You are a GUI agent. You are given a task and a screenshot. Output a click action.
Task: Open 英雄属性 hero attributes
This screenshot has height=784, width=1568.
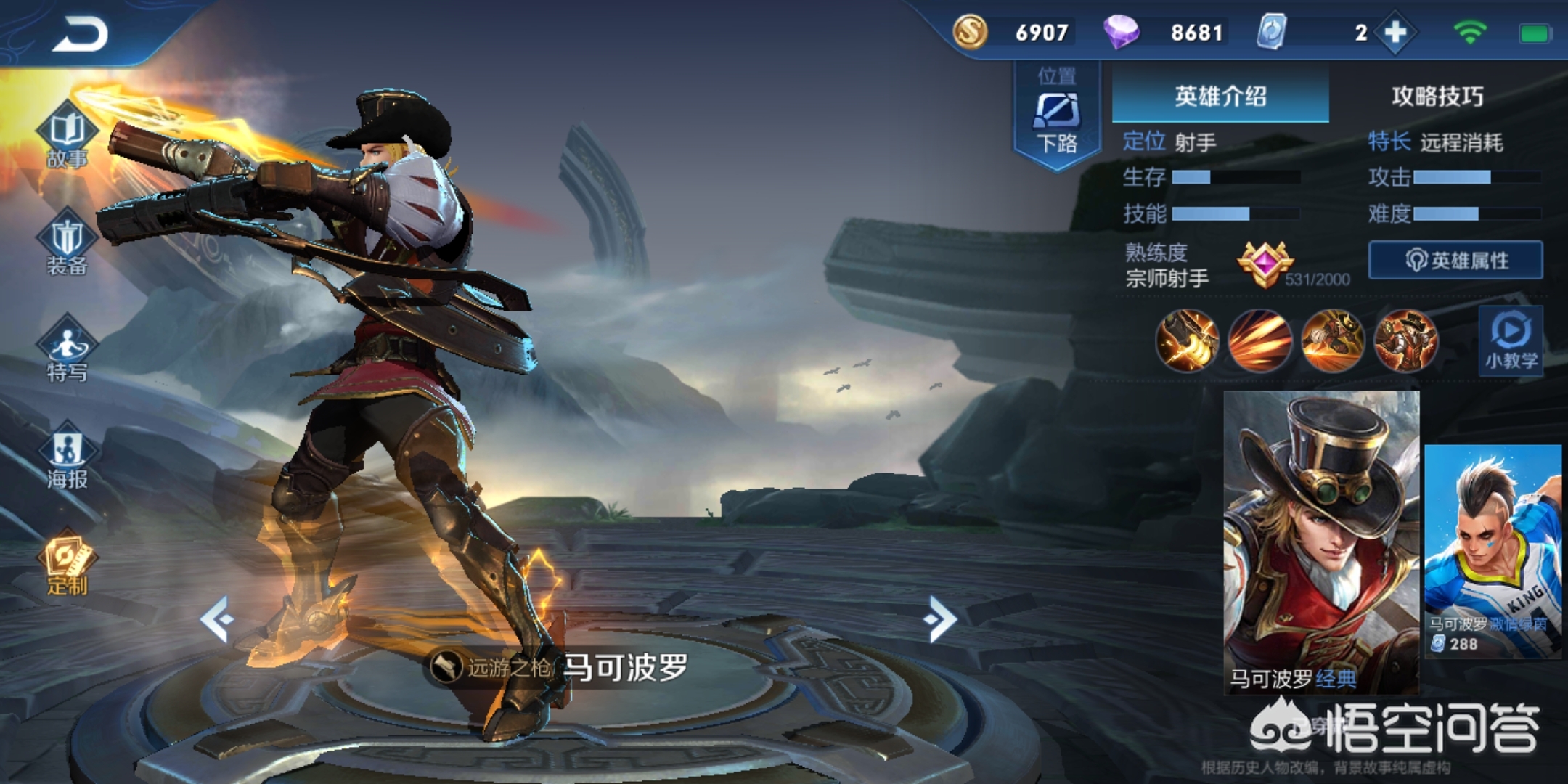pyautogui.click(x=1455, y=260)
